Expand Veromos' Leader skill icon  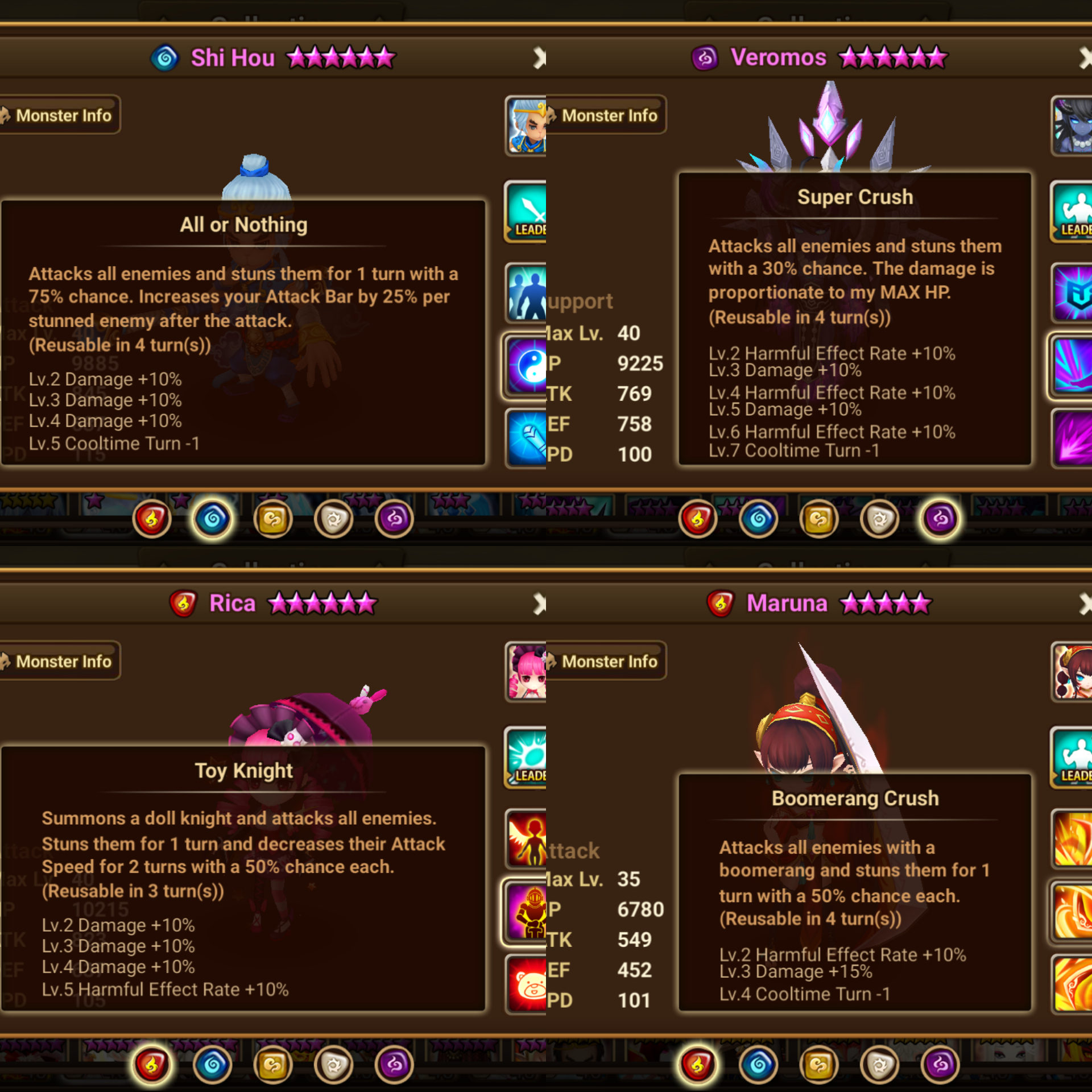(x=1072, y=213)
